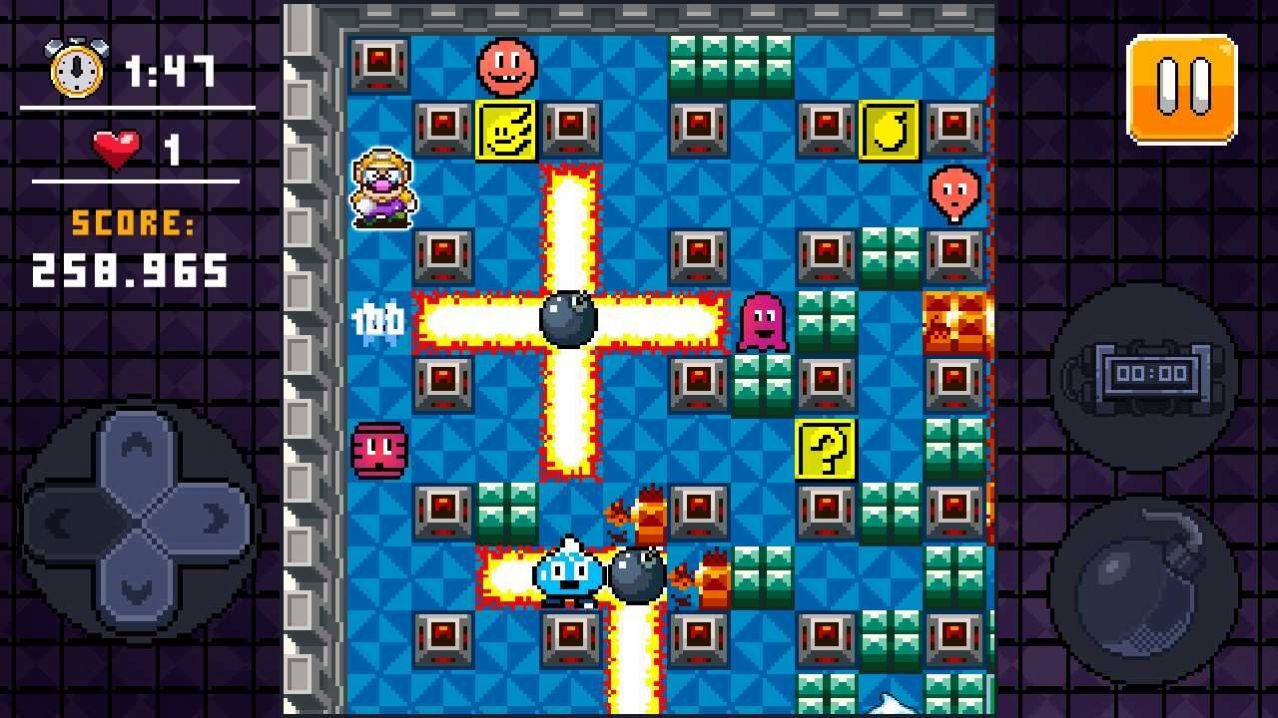Trigger the timed detonator button
The width and height of the screenshot is (1278, 718).
click(x=1144, y=375)
